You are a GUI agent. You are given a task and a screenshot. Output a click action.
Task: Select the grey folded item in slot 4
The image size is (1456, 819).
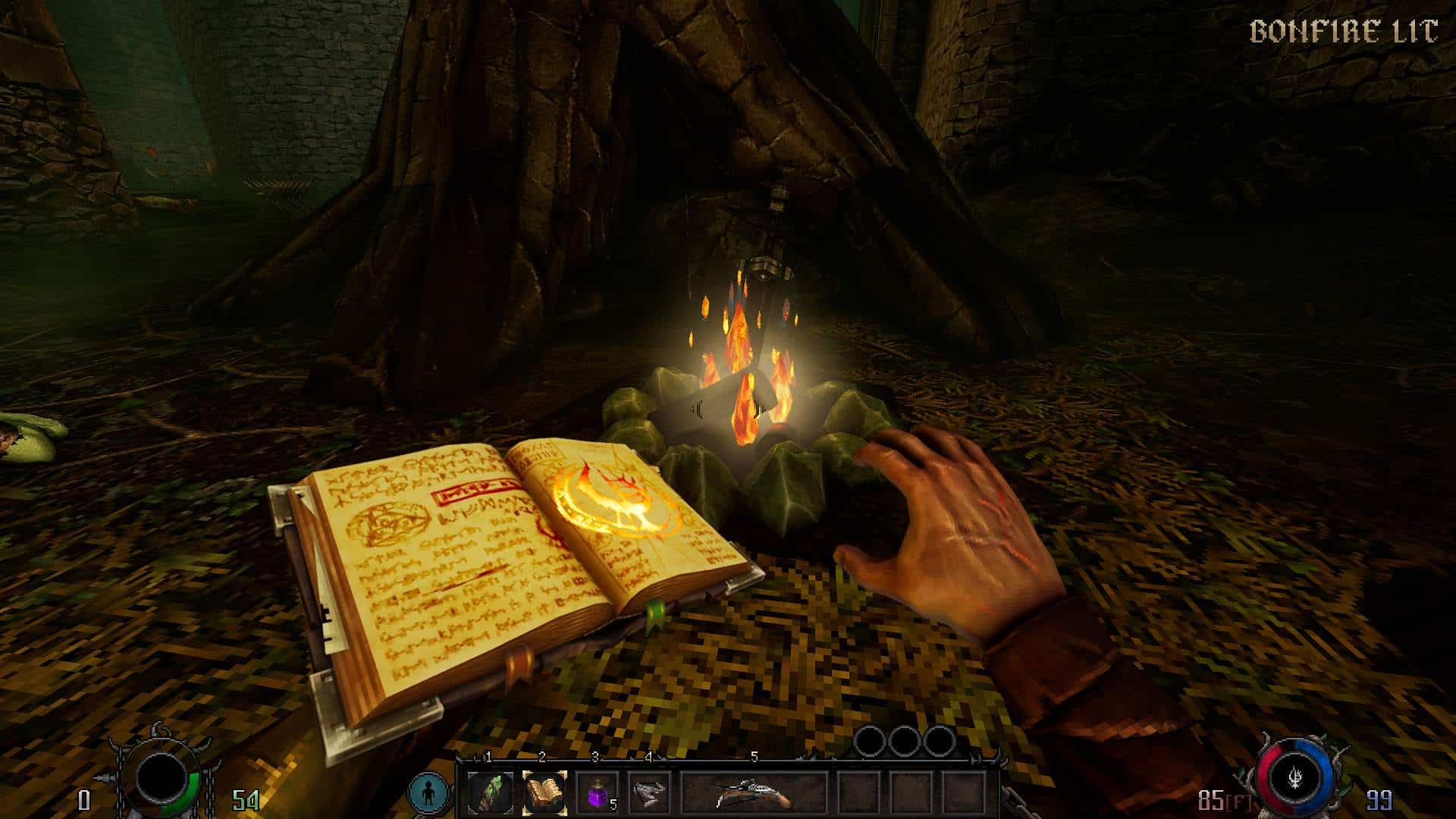[650, 793]
